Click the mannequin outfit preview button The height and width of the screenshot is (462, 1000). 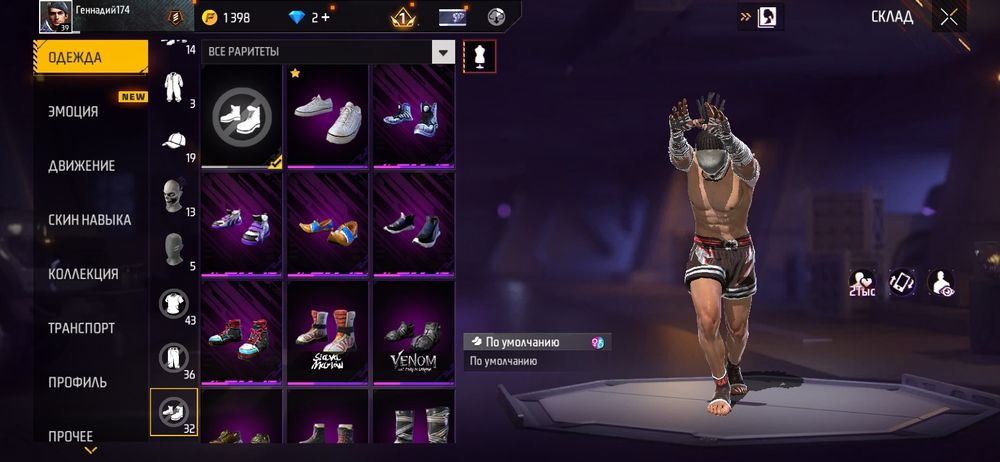[480, 57]
